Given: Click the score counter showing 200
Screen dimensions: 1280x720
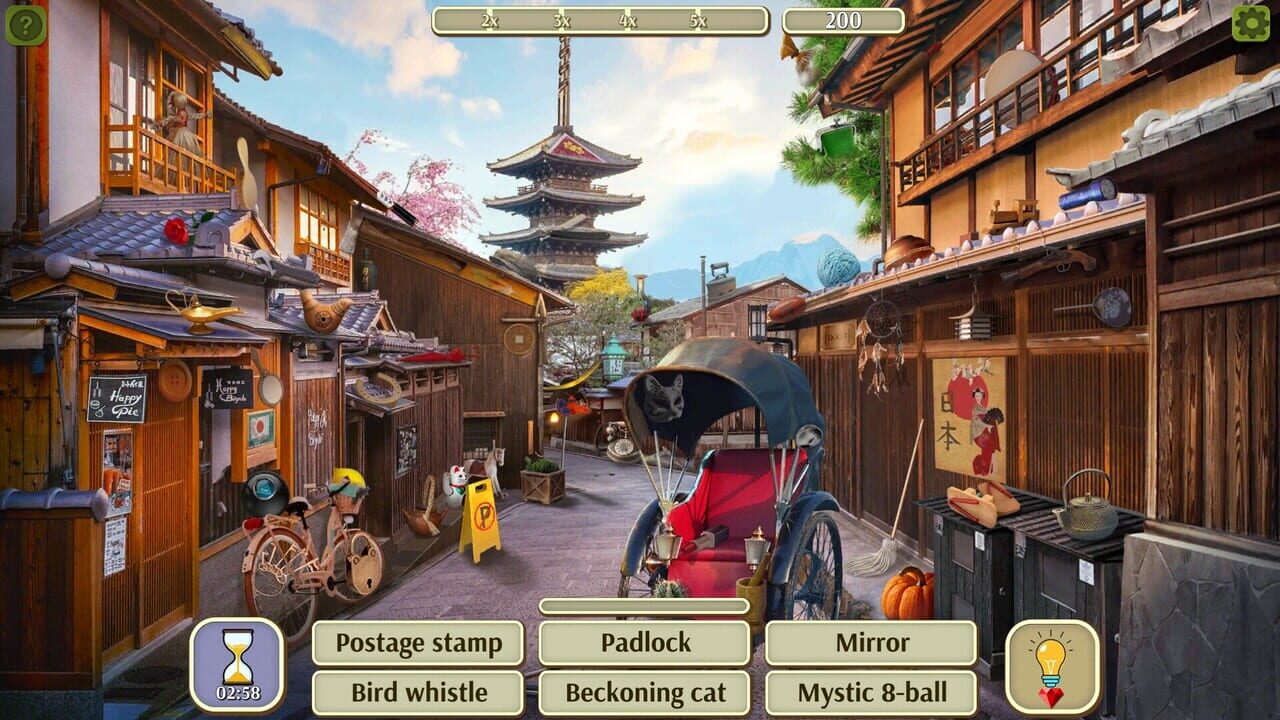Looking at the screenshot, I should click(x=843, y=17).
